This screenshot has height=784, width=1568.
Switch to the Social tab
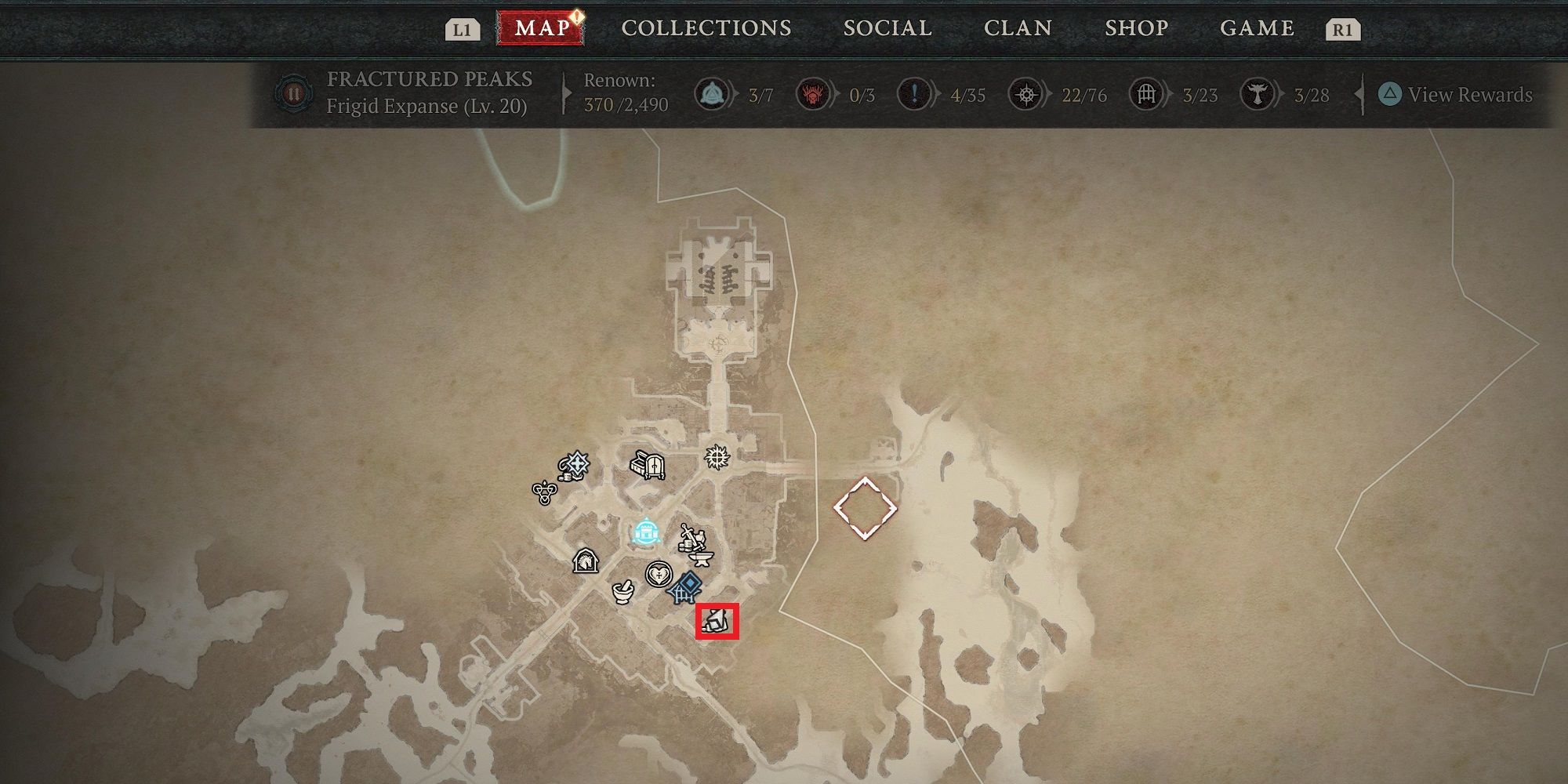[887, 28]
